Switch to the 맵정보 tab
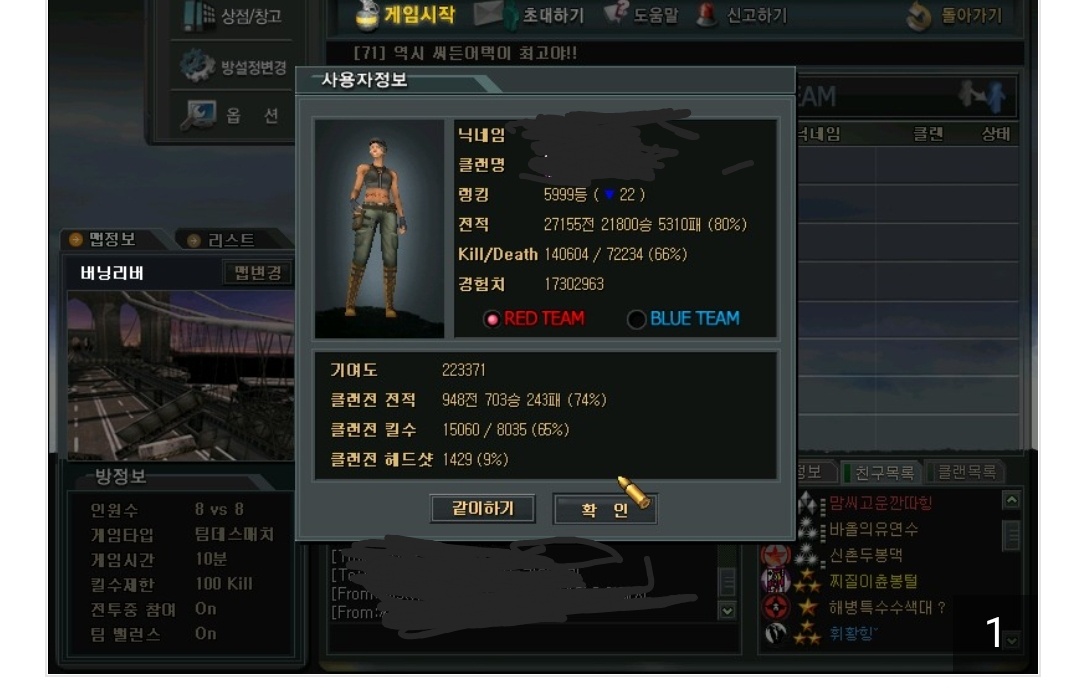 [x=103, y=239]
